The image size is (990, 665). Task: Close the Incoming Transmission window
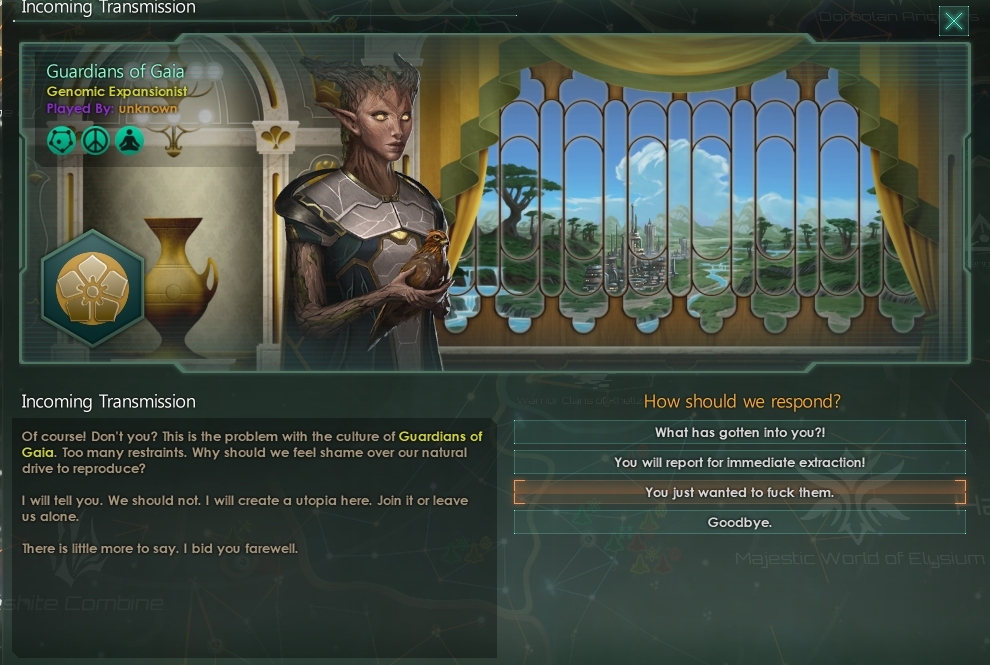(x=954, y=21)
